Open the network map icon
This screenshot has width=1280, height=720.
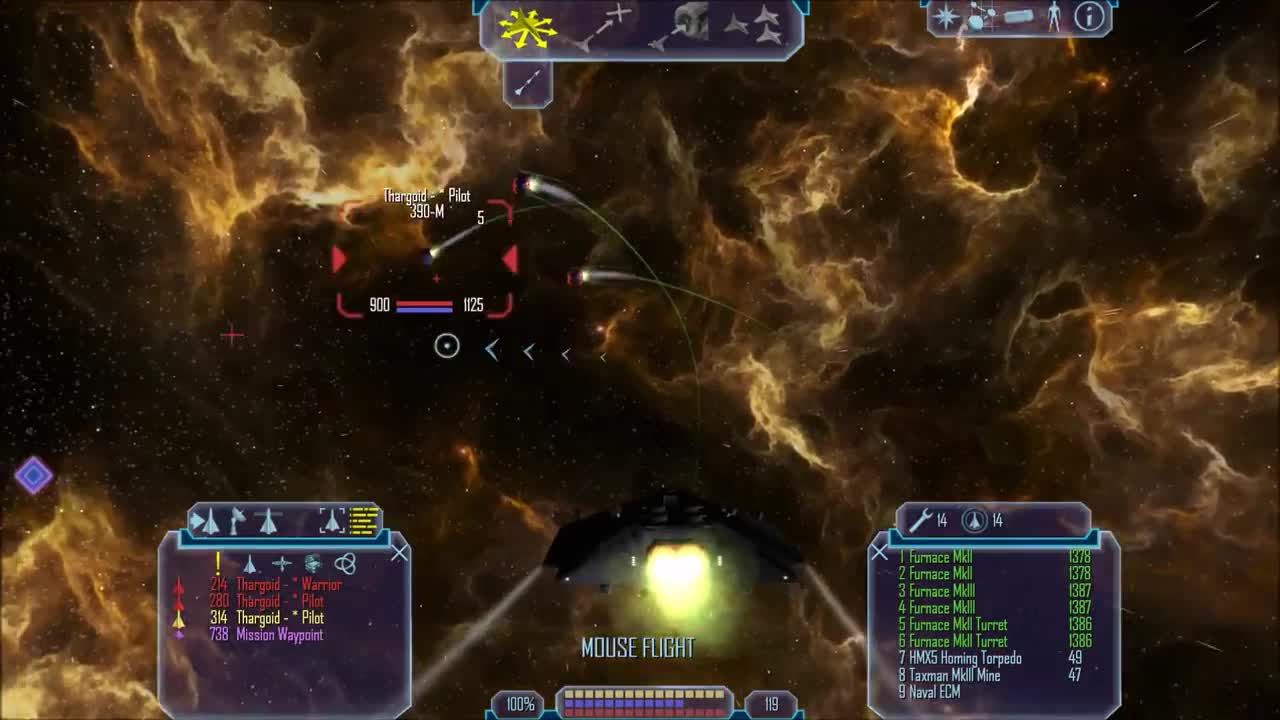coord(980,17)
